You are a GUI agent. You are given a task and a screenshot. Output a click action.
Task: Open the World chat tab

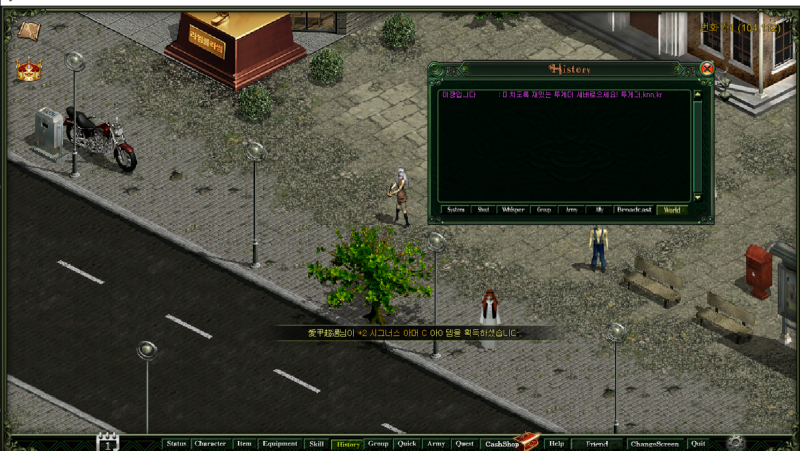pyautogui.click(x=671, y=210)
